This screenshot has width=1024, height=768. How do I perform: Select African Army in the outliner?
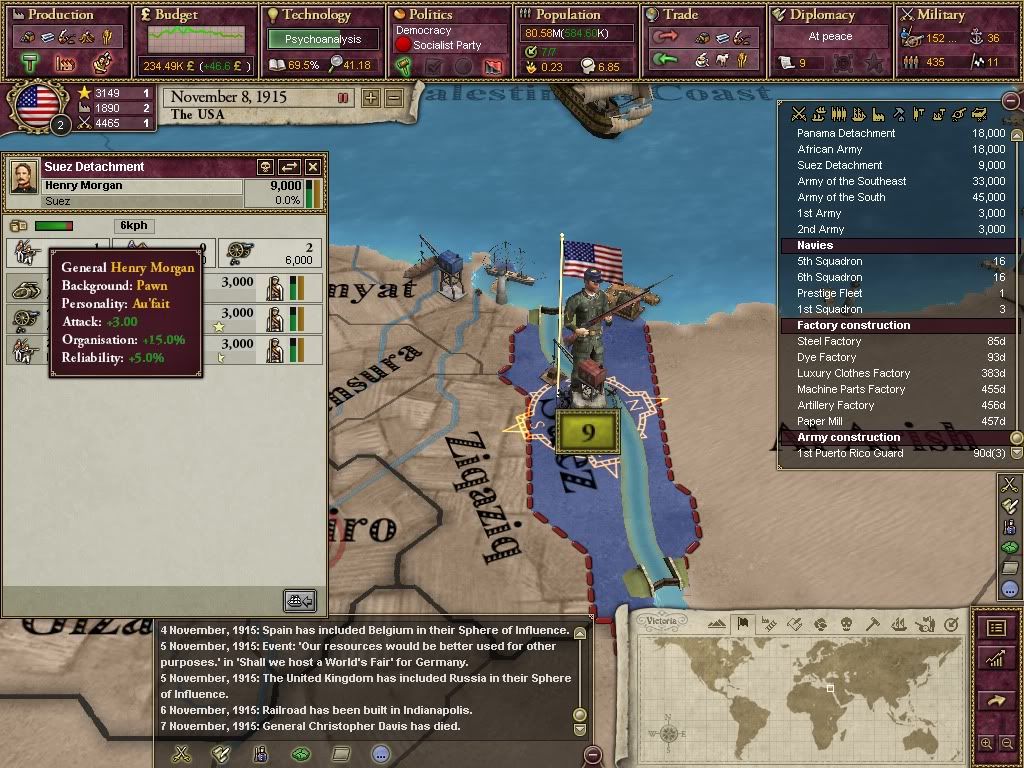829,149
